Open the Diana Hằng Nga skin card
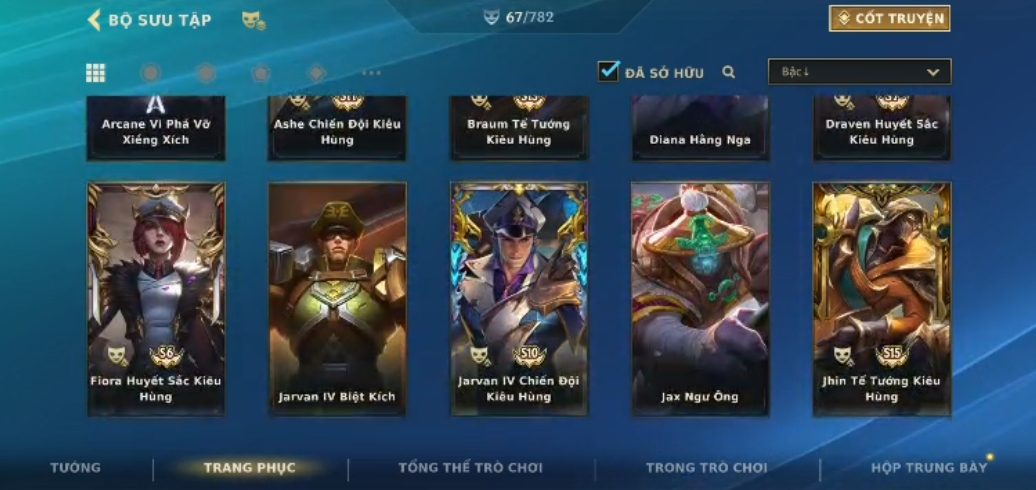Screen dimensions: 1036x490 coord(700,128)
